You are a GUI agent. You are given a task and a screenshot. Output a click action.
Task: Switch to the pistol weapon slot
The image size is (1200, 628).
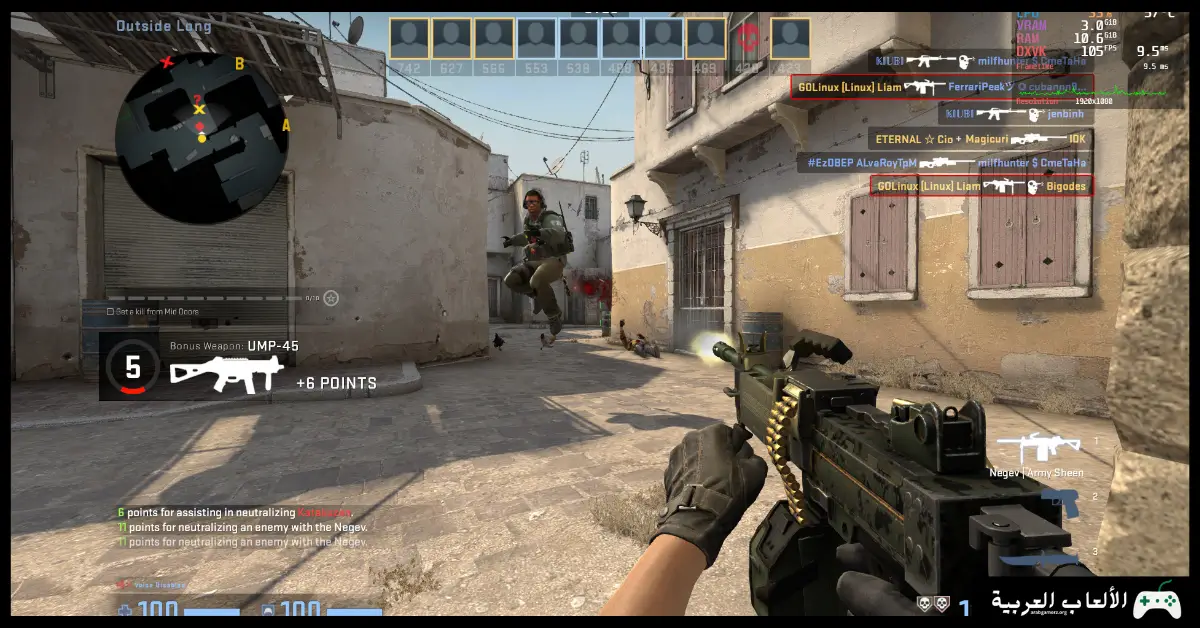pos(1061,503)
